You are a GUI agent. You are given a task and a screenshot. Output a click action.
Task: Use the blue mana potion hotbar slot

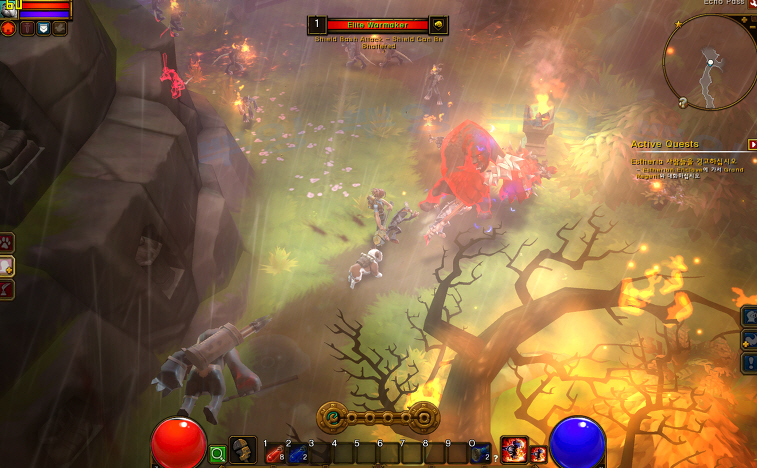(296, 455)
